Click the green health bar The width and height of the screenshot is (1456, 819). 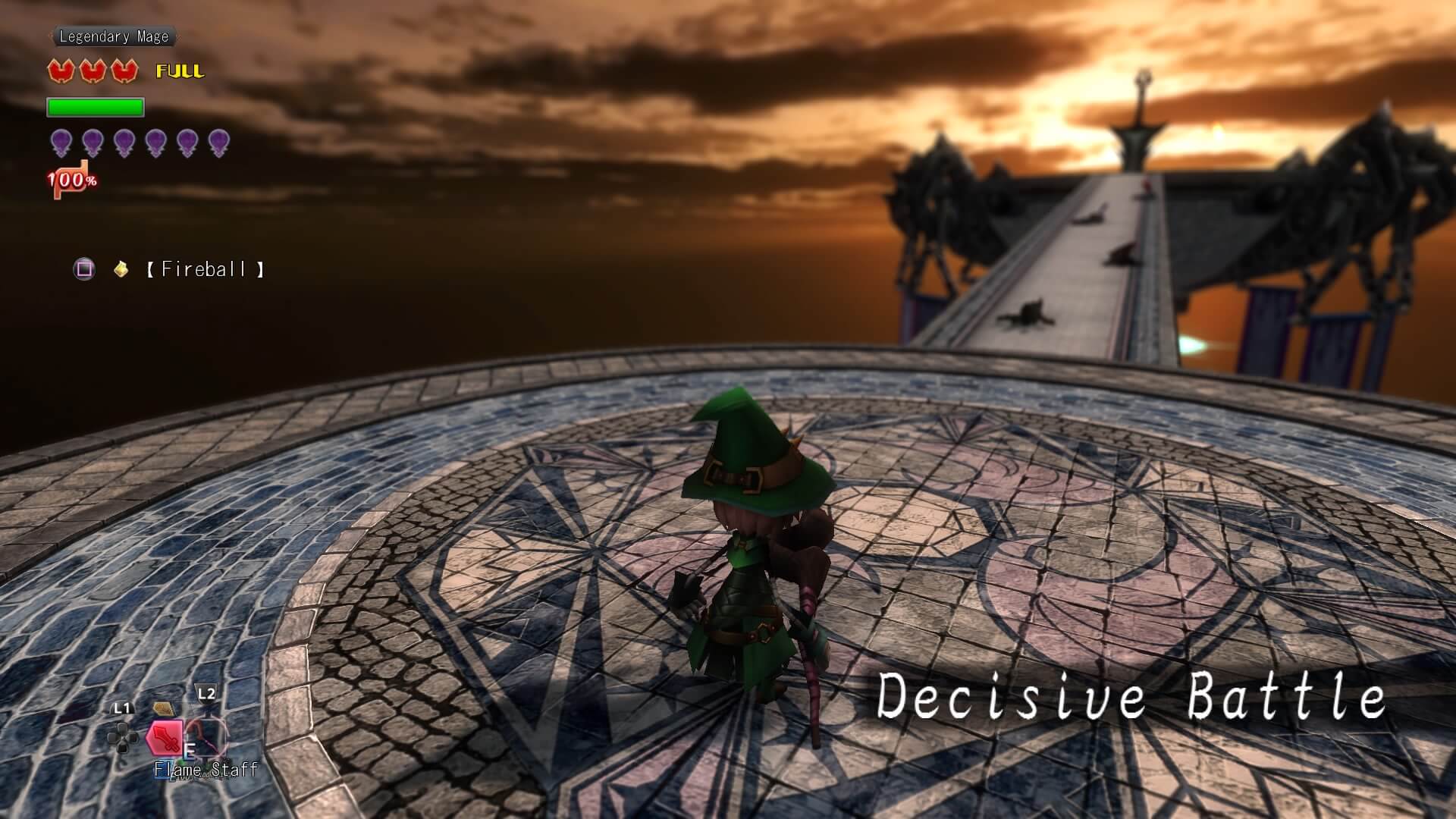point(95,108)
